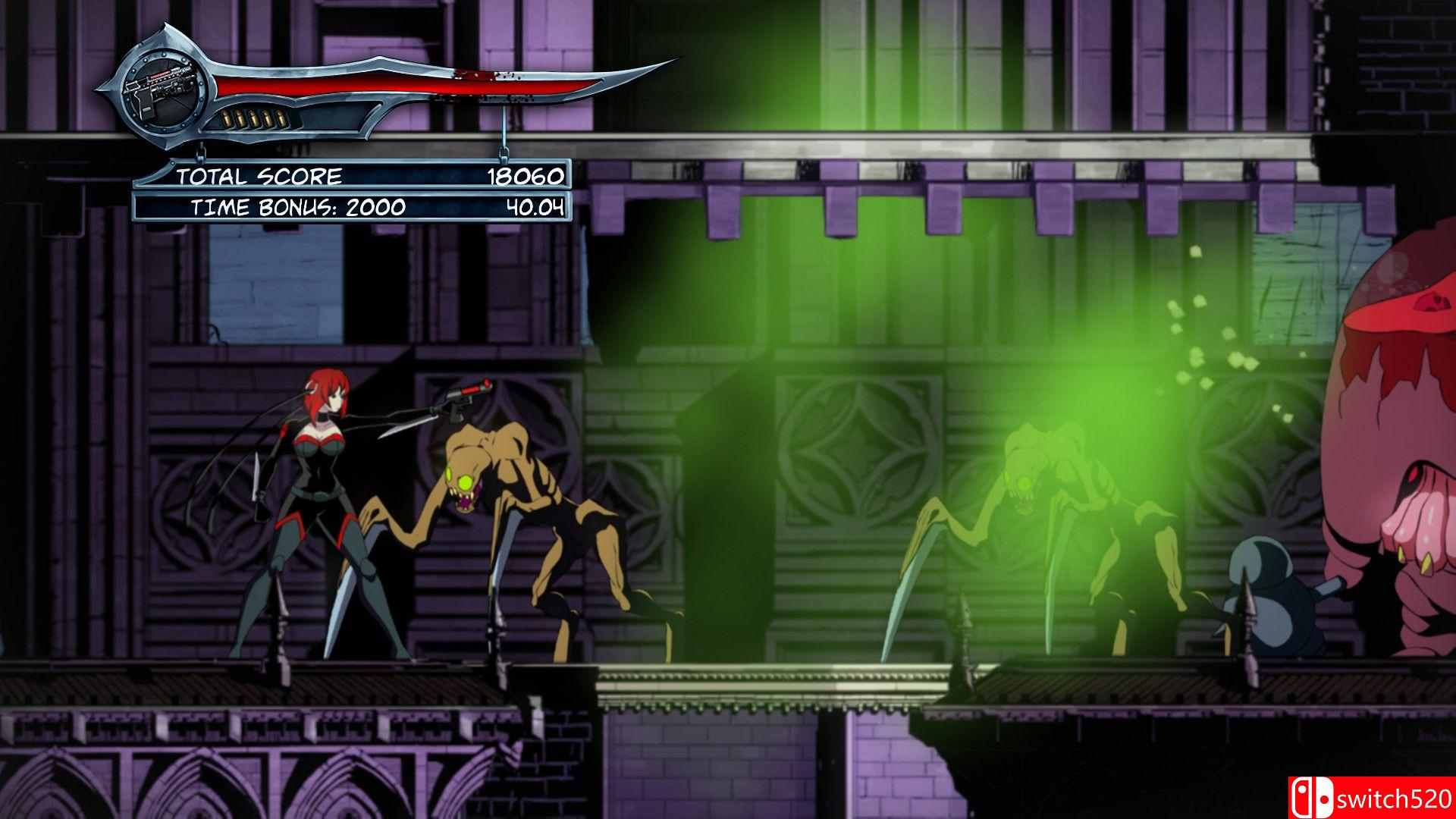Click the 40.04 timer progress readout
This screenshot has width=1456, height=819.
(535, 206)
